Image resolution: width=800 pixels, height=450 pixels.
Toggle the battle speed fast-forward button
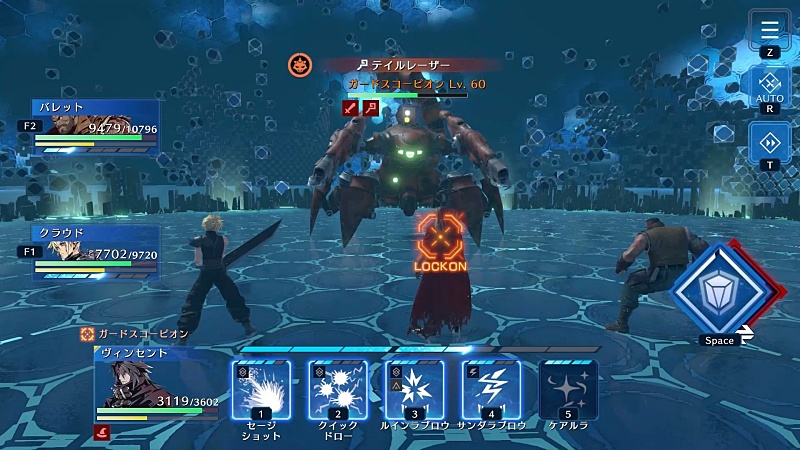click(770, 142)
